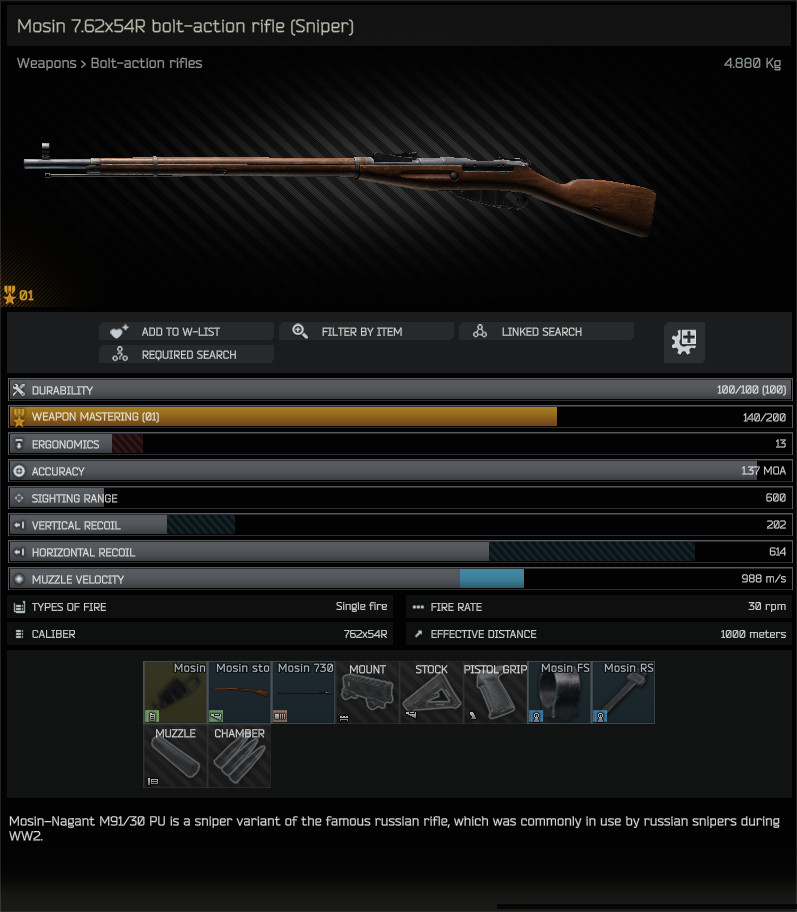Open the CHAMBER ammo slot

tap(239, 756)
